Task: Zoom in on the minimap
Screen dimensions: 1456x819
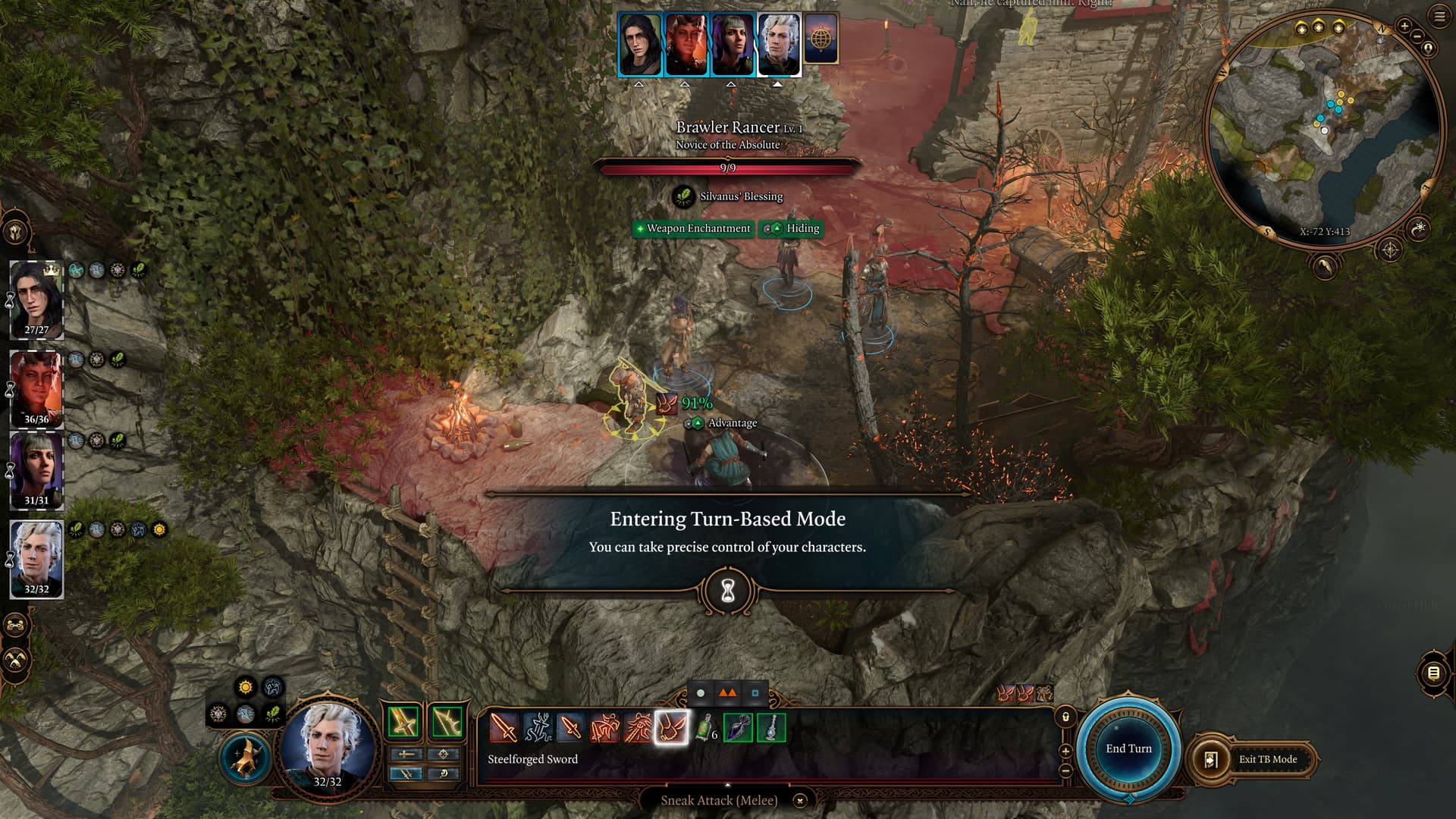Action: [x=1404, y=26]
